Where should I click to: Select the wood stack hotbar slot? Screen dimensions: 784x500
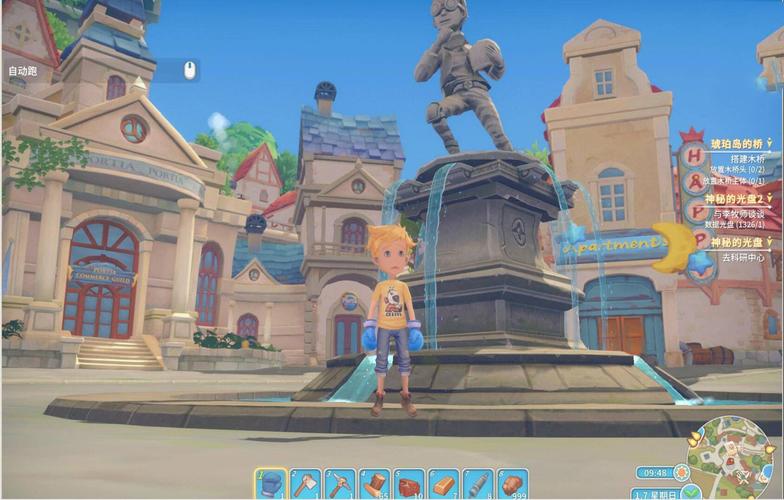[374, 484]
